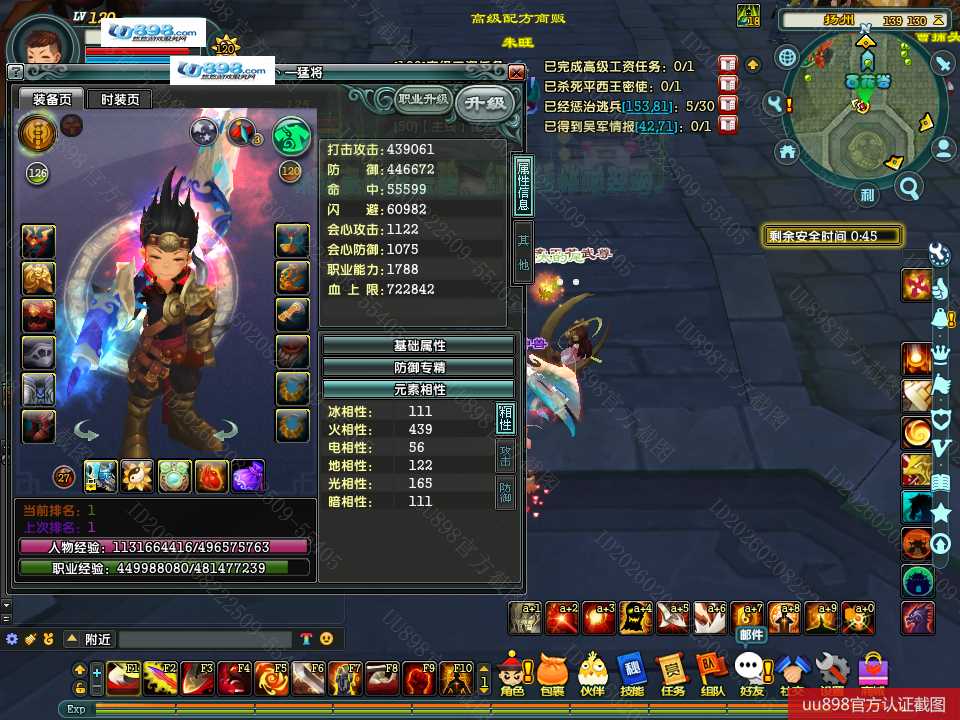Open the 任务 quest scroll menu
960x720 pixels.
pos(672,673)
